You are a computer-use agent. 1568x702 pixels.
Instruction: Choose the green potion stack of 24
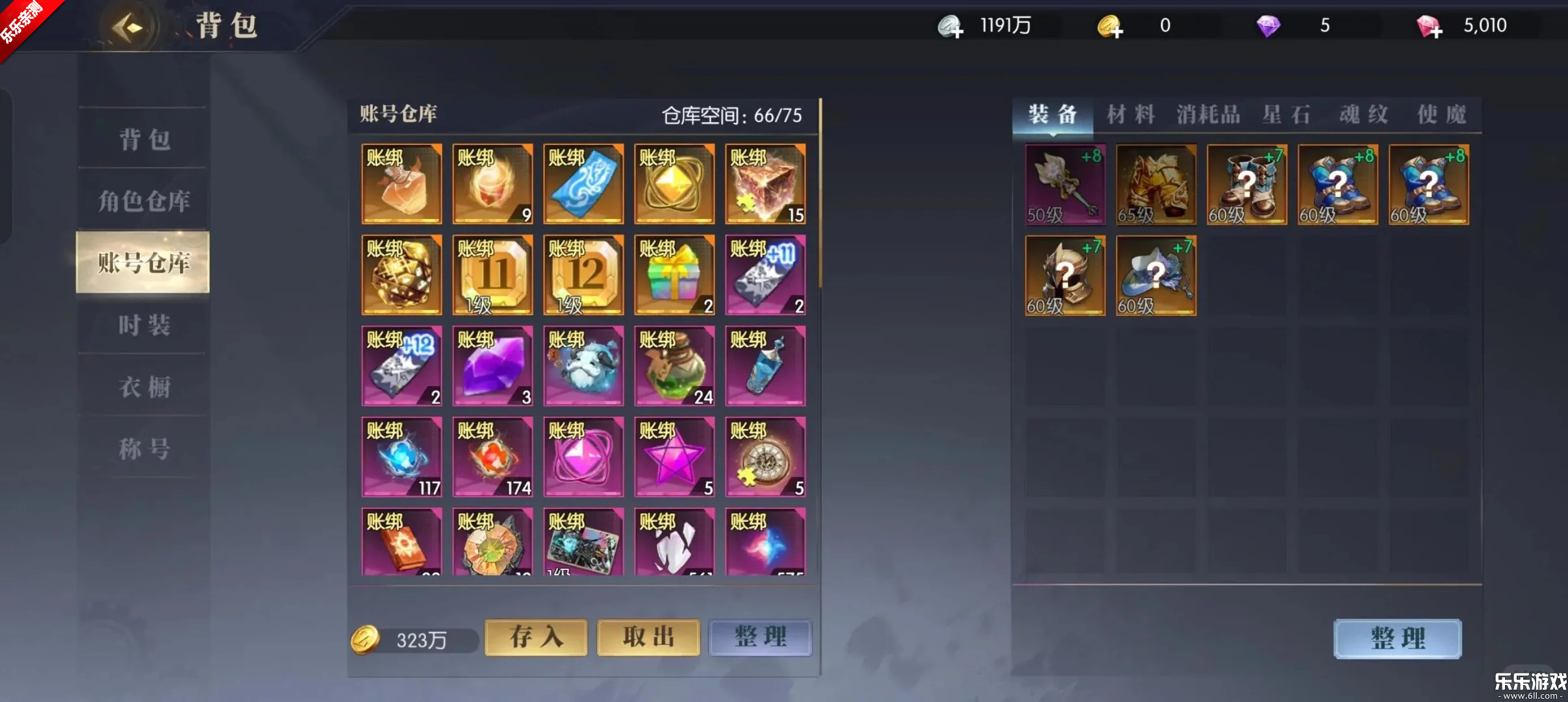(674, 366)
